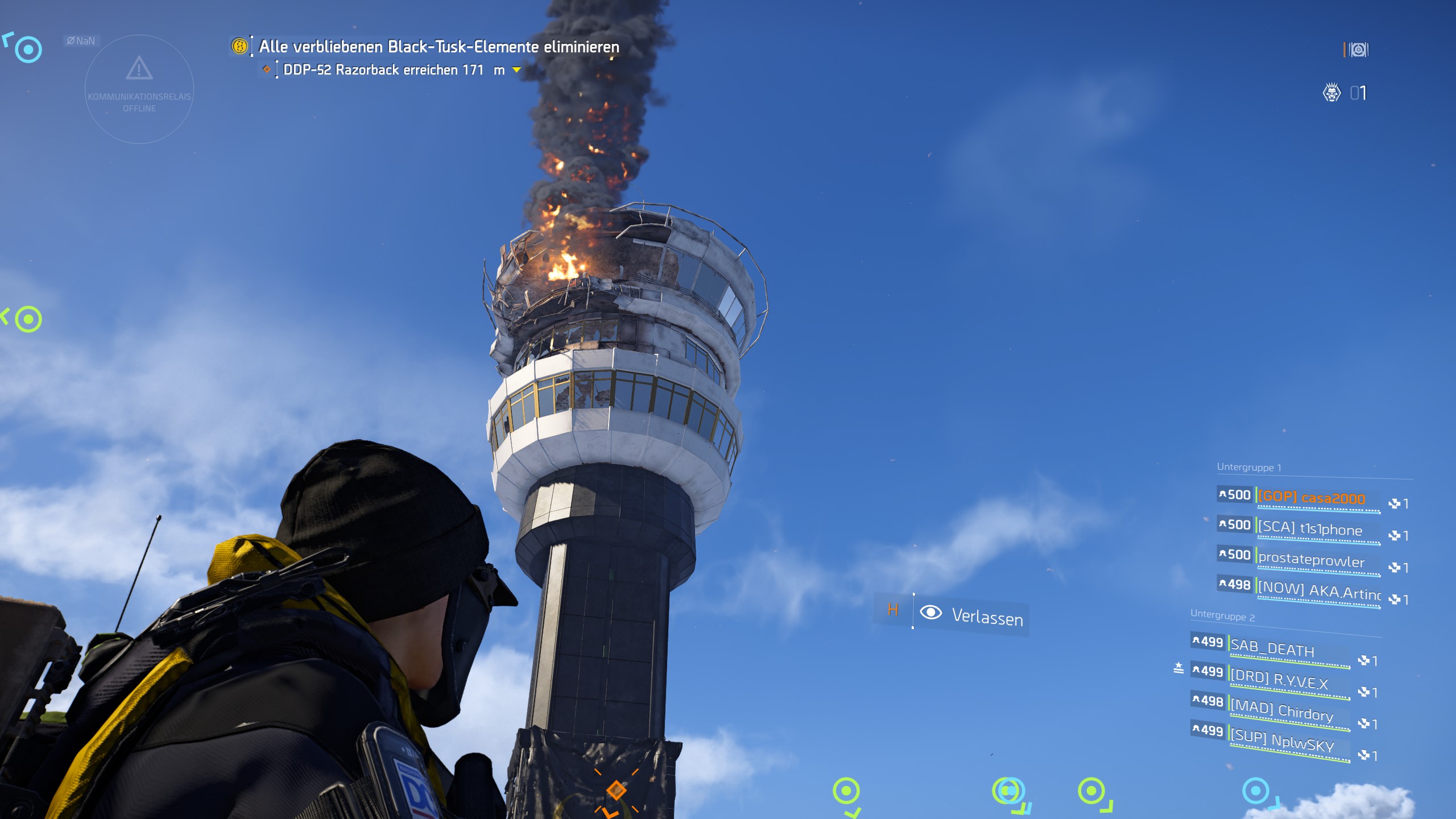Select player [NOW] AKA.Artinc in Untergruppe 1
The width and height of the screenshot is (1456, 819).
click(1318, 591)
